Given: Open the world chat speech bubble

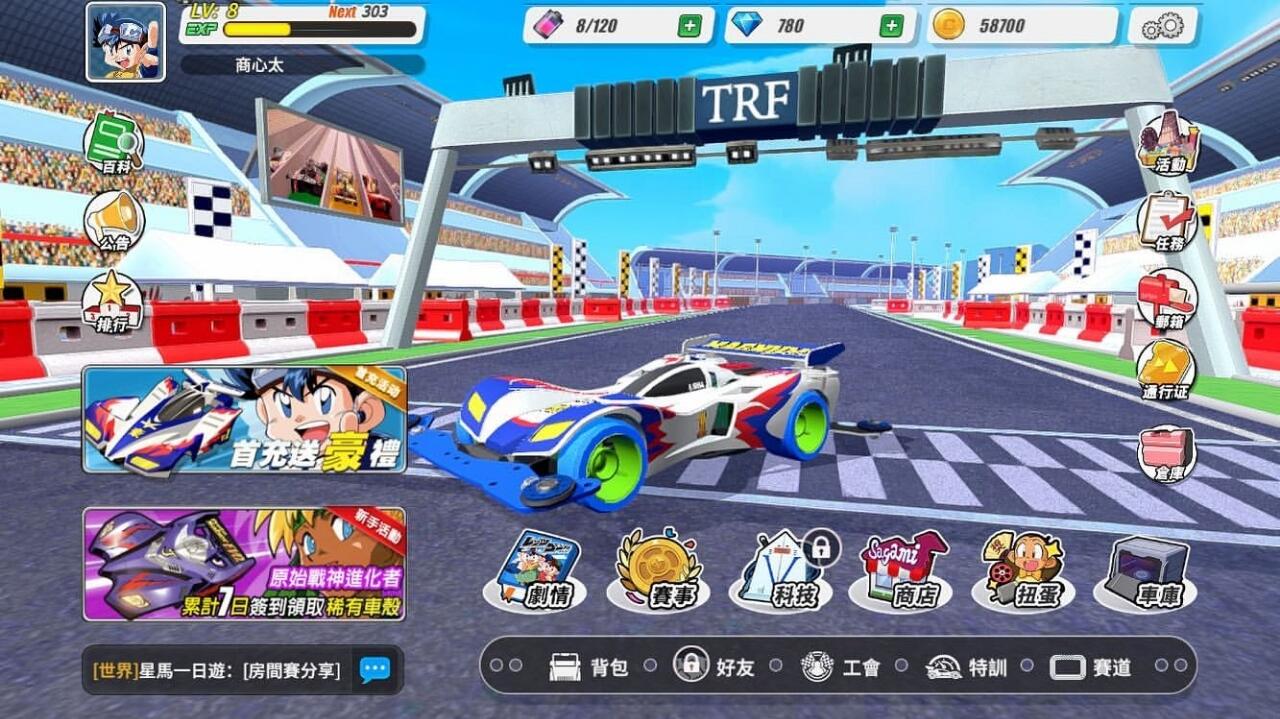Looking at the screenshot, I should coord(375,669).
